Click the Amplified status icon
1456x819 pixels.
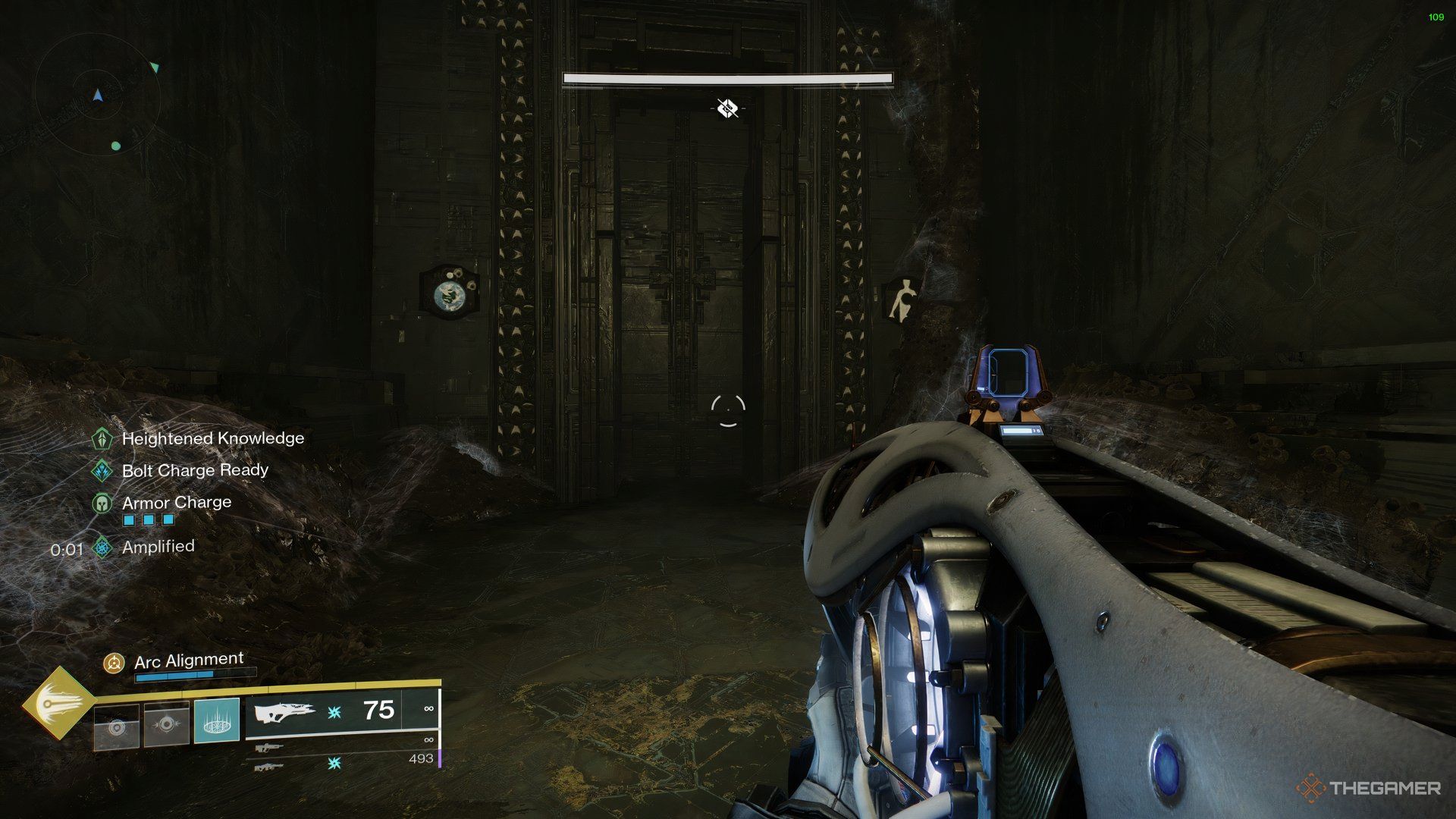tap(102, 547)
